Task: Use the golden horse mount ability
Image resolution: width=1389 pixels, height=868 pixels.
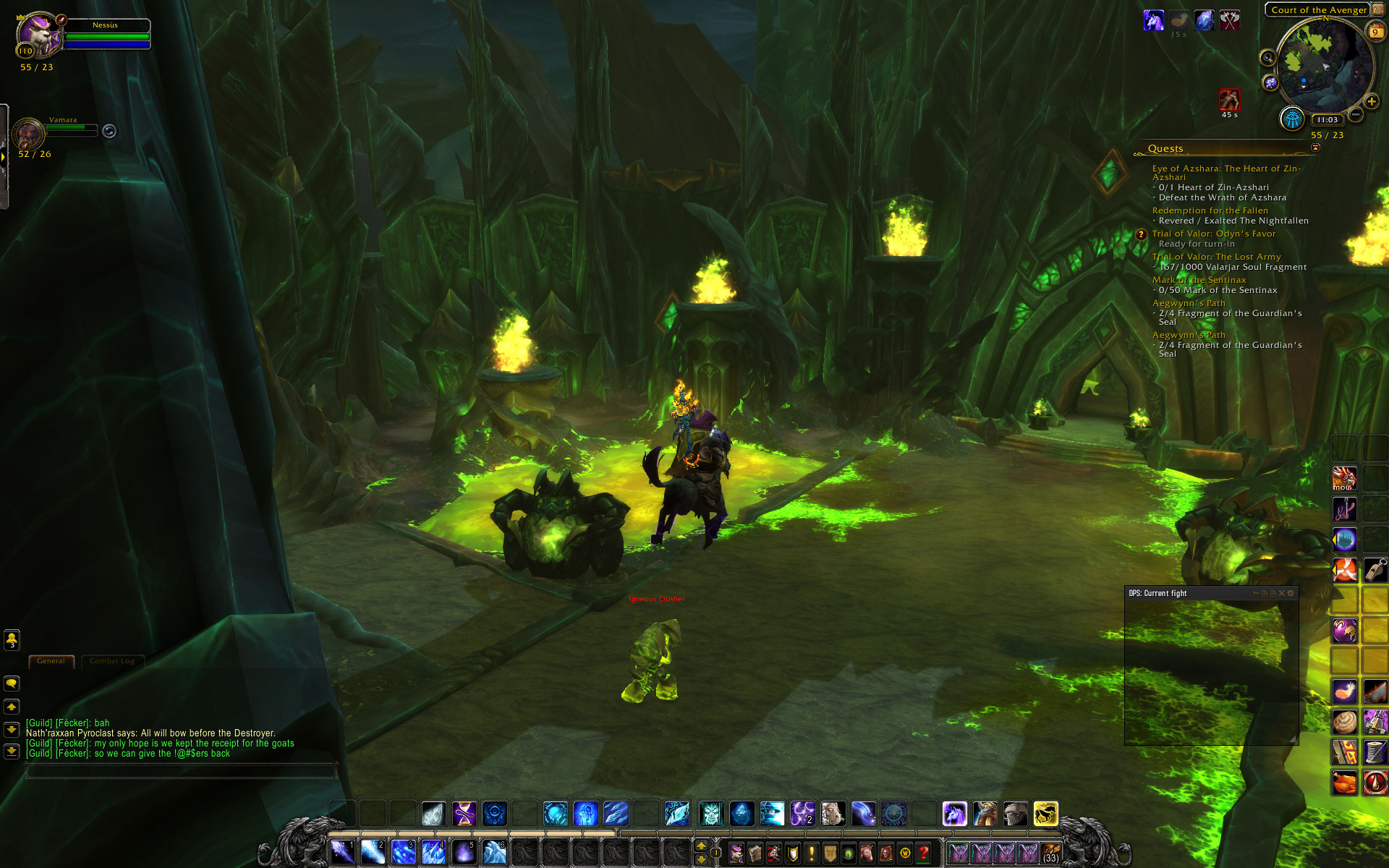Action: coord(1045,814)
